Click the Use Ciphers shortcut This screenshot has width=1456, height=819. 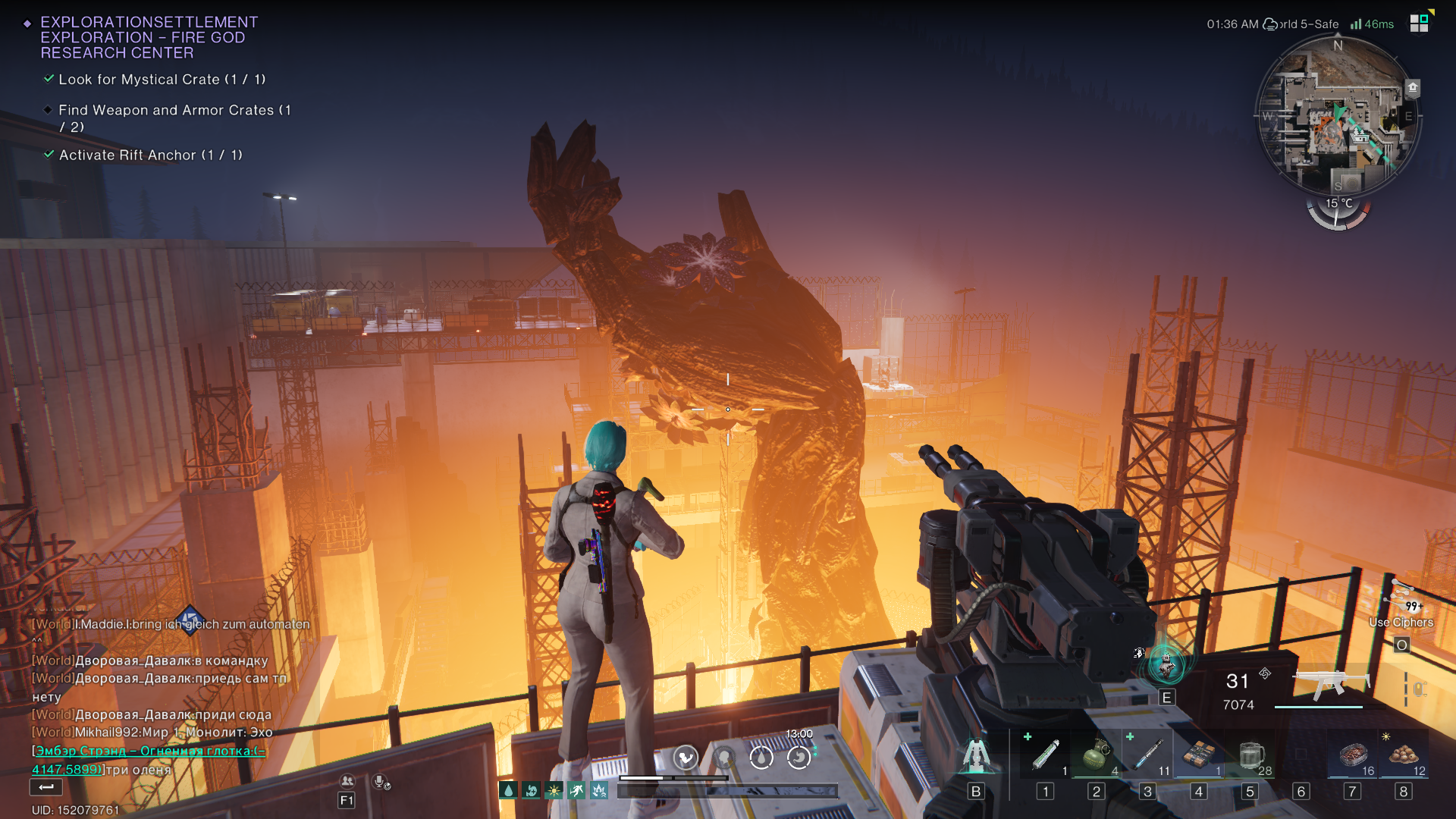[1401, 623]
